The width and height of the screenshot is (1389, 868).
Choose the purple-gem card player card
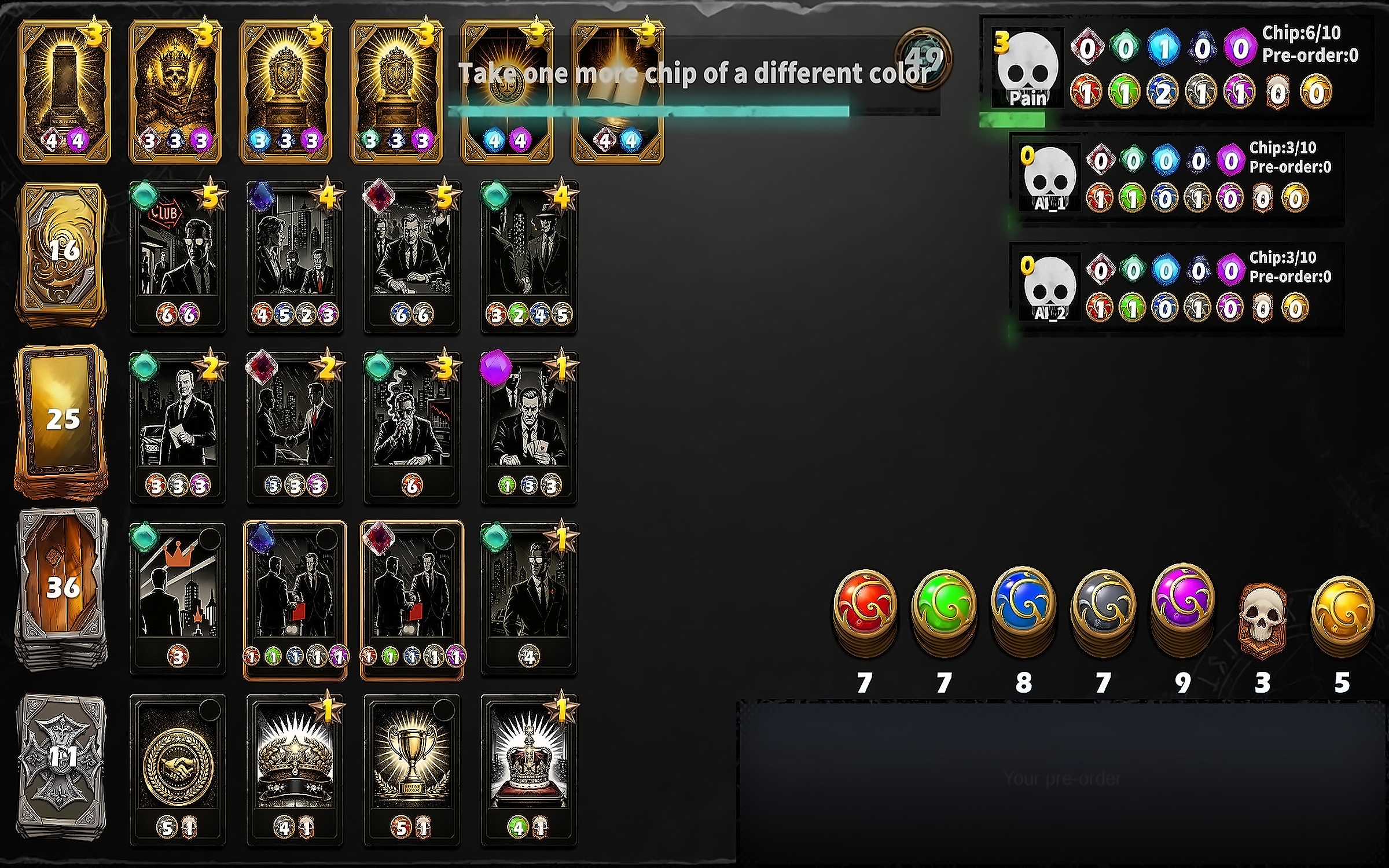(528, 426)
